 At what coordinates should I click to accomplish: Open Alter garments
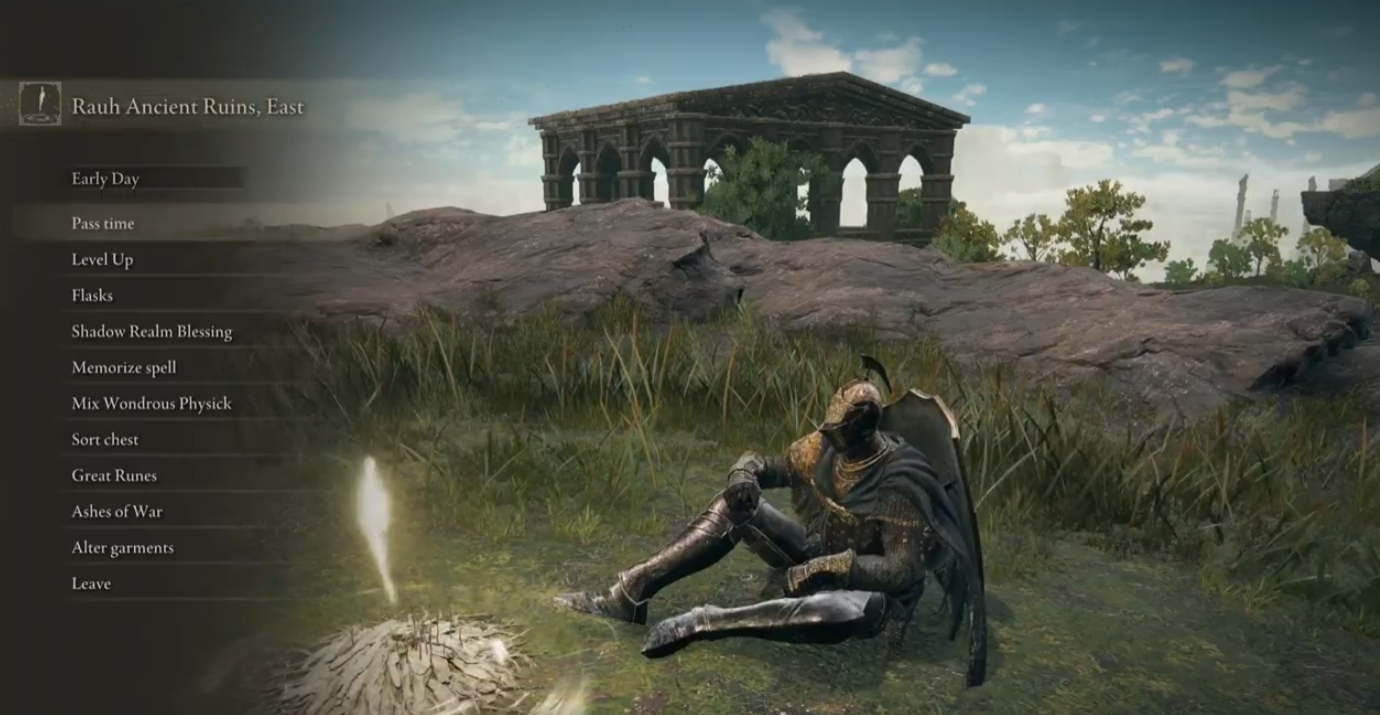pos(122,548)
